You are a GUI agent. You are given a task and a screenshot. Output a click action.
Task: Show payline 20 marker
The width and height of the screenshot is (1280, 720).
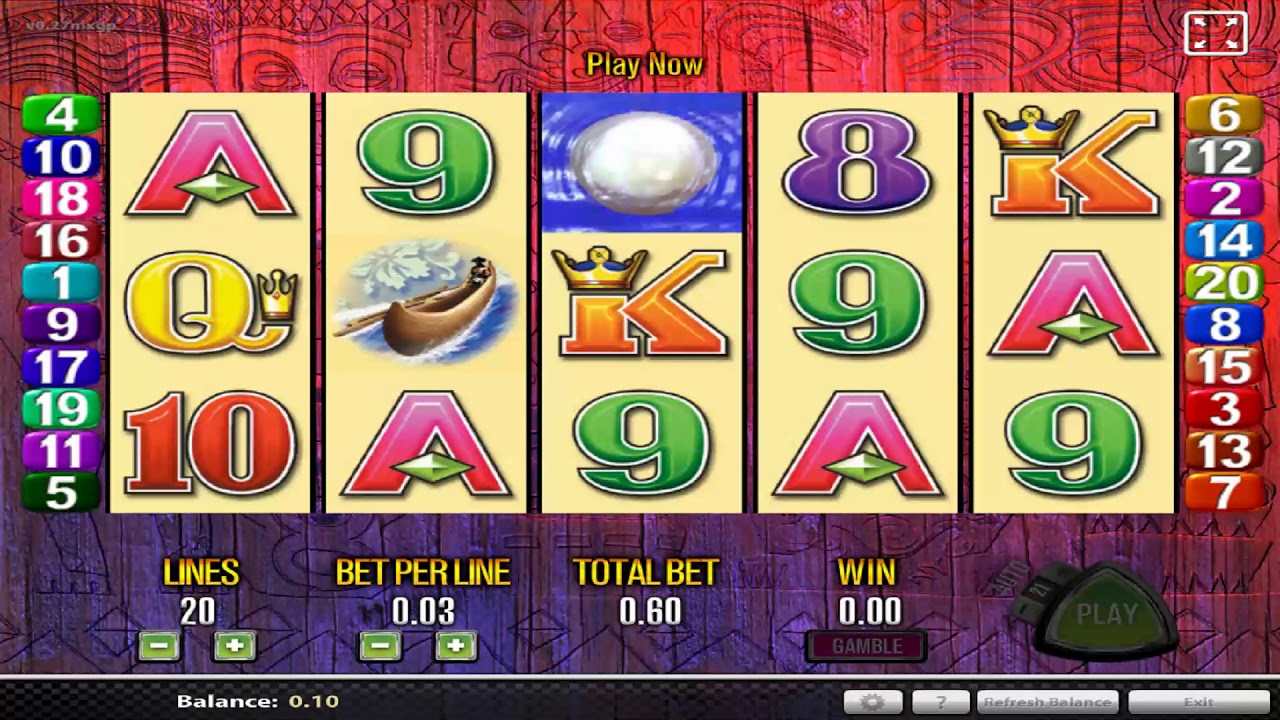click(1224, 283)
